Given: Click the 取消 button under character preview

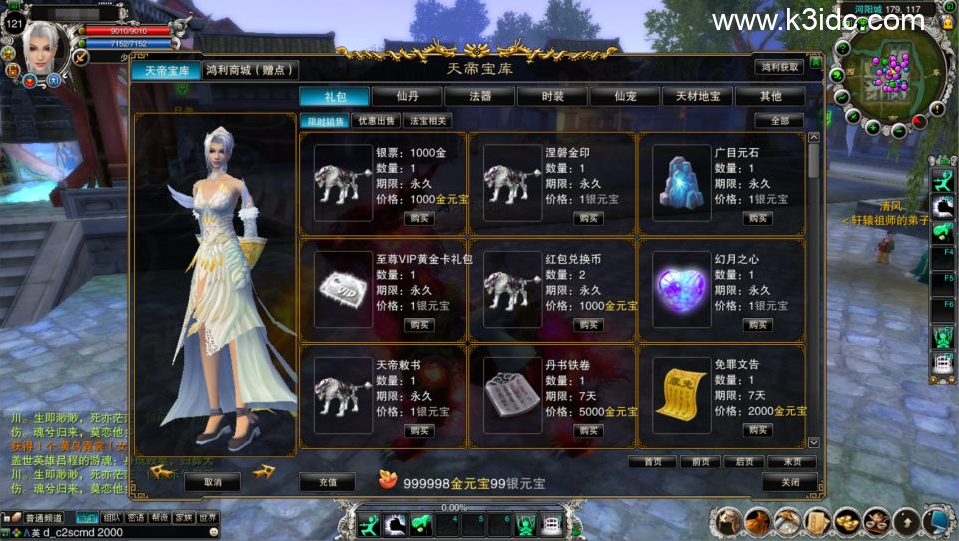Looking at the screenshot, I should 212,482.
